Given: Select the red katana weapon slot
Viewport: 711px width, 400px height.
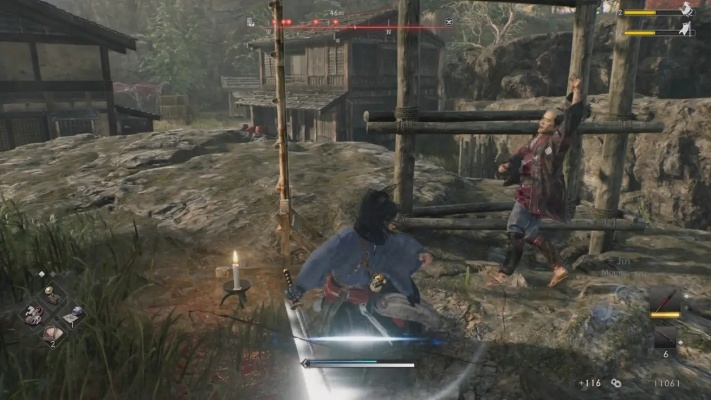Looking at the screenshot, I should [x=667, y=301].
